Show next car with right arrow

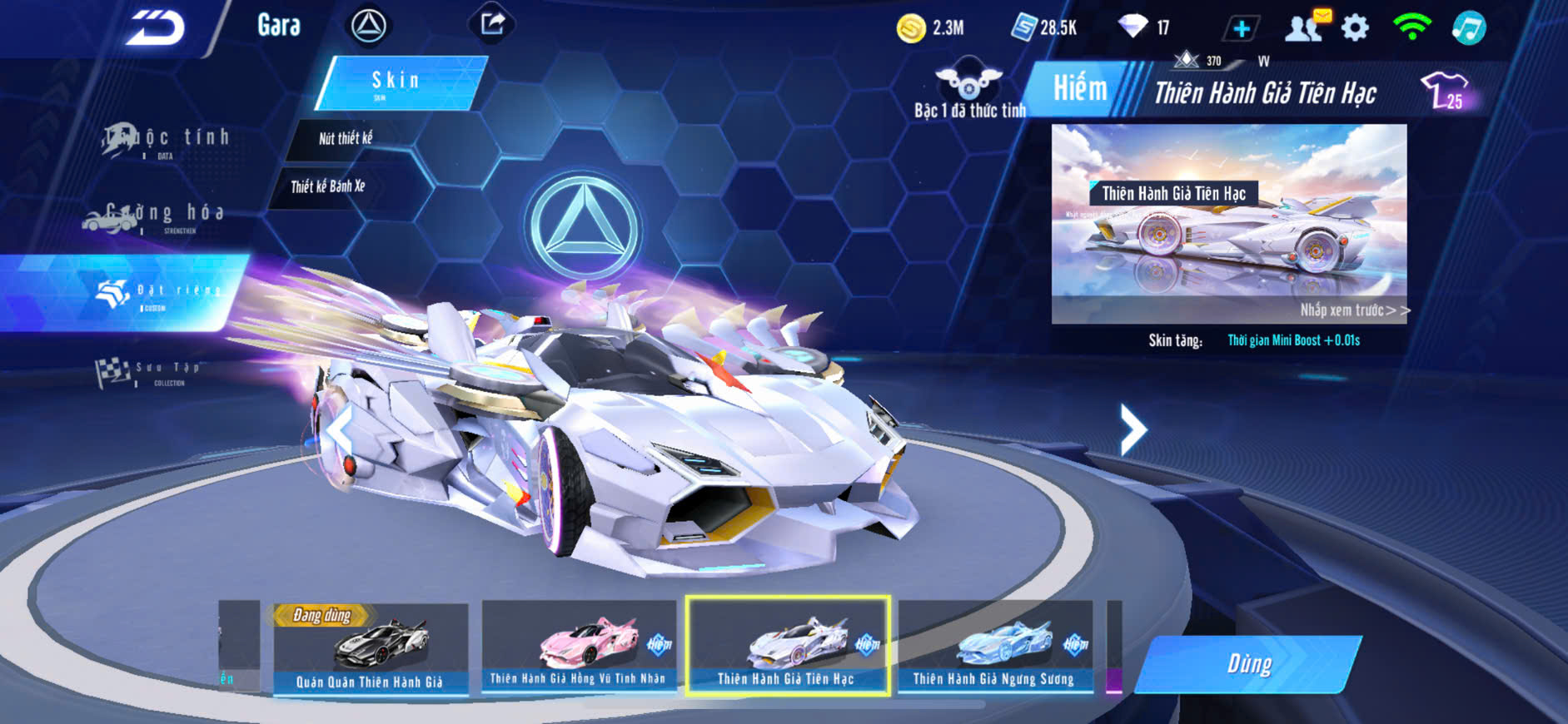point(1132,429)
